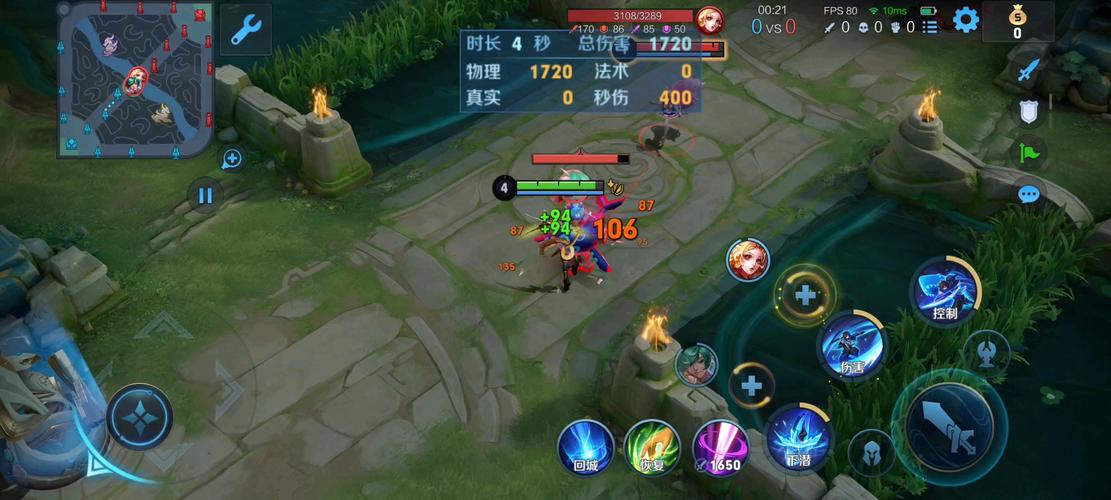Tap the purple 1650 item icon
Viewport: 1111px width, 500px height.
pos(721,446)
